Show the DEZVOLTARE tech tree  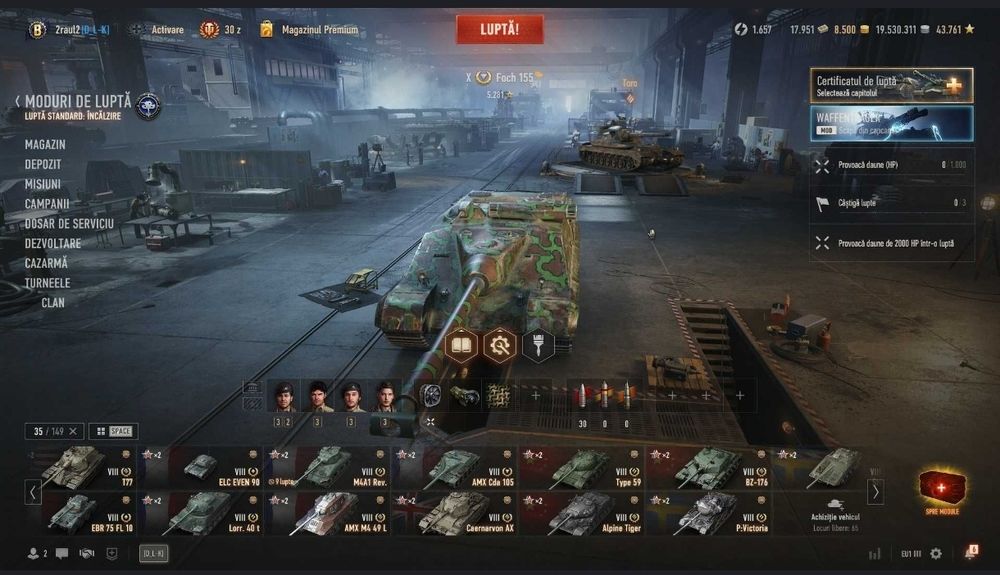pyautogui.click(x=53, y=243)
